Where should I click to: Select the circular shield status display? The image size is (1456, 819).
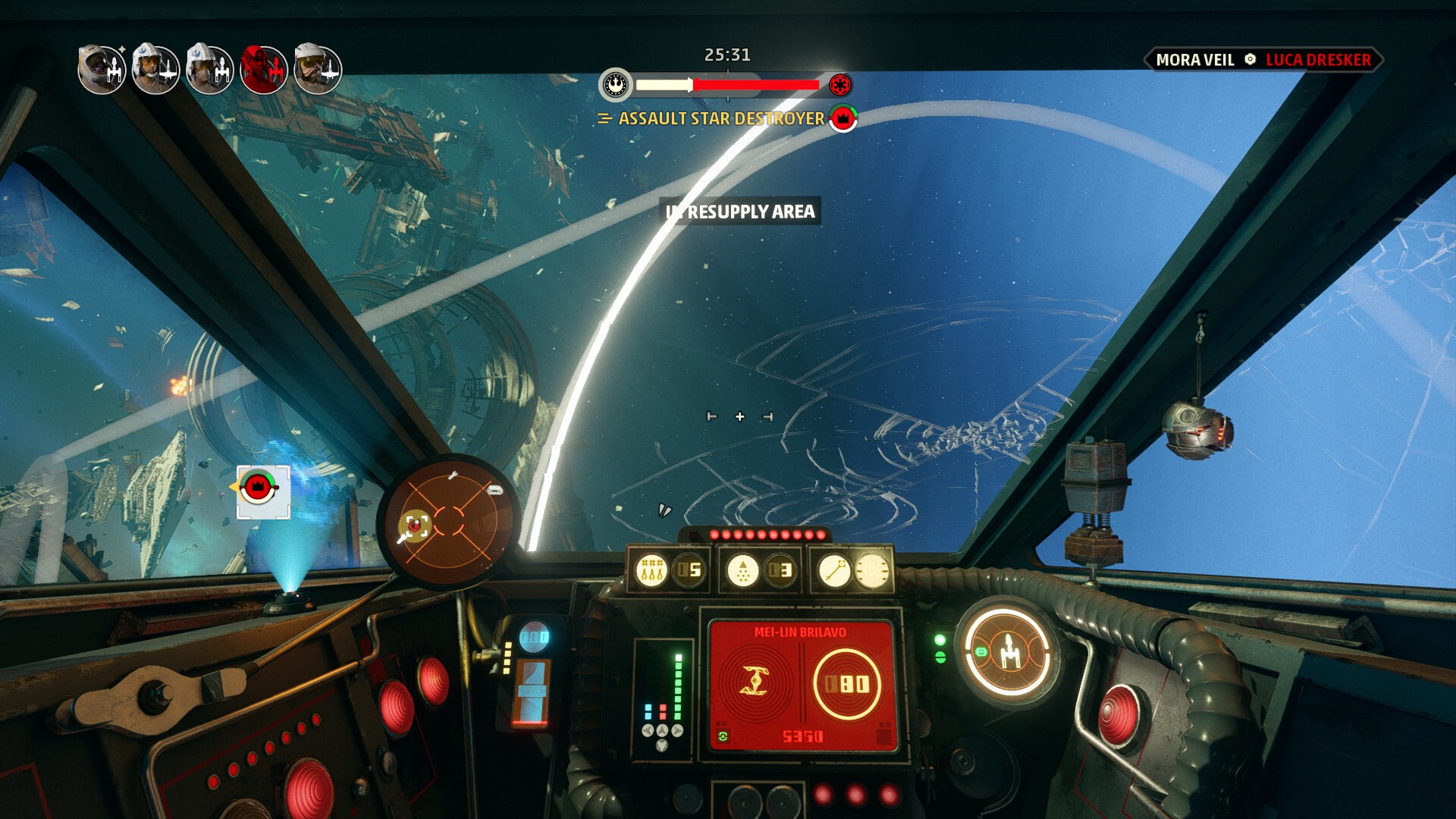click(1008, 652)
